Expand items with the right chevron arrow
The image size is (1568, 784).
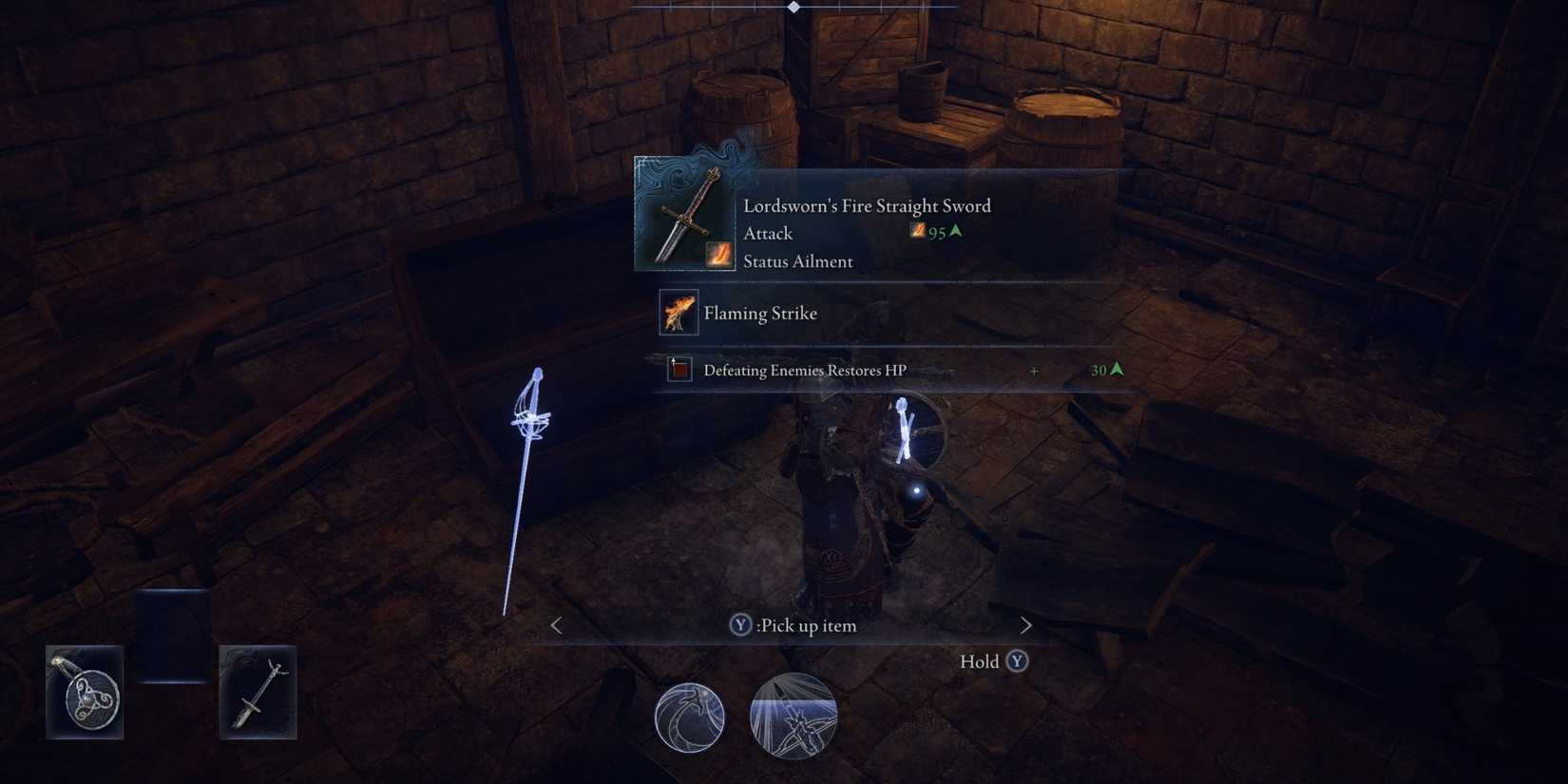click(1025, 625)
